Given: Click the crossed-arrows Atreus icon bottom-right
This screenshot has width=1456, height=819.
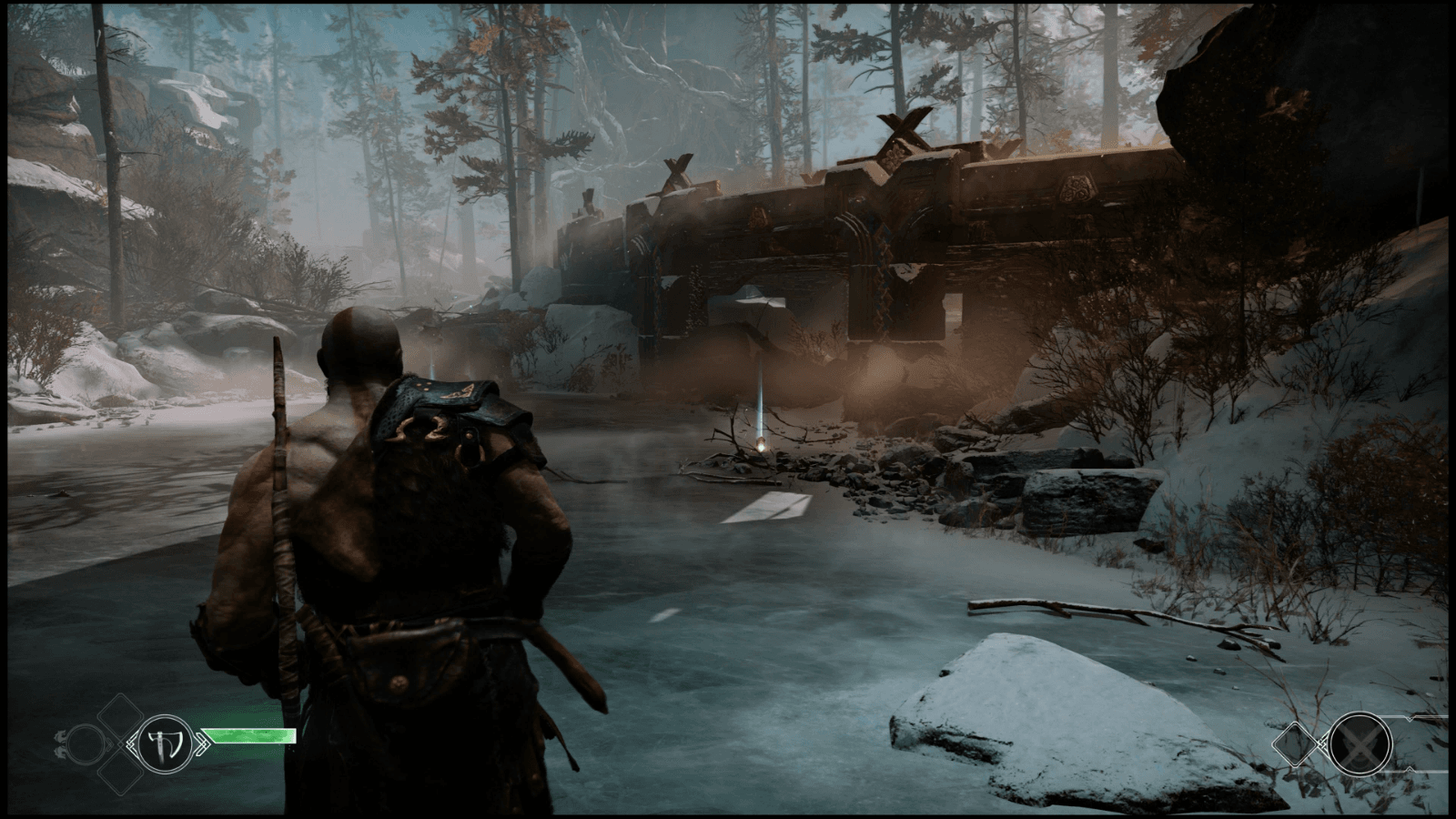Looking at the screenshot, I should coord(1360,744).
